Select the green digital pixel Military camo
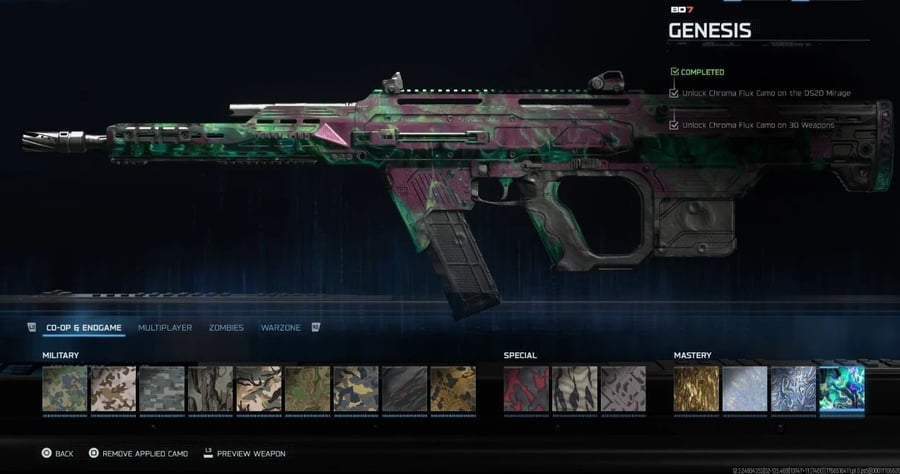This screenshot has width=900, height=474. tap(162, 389)
